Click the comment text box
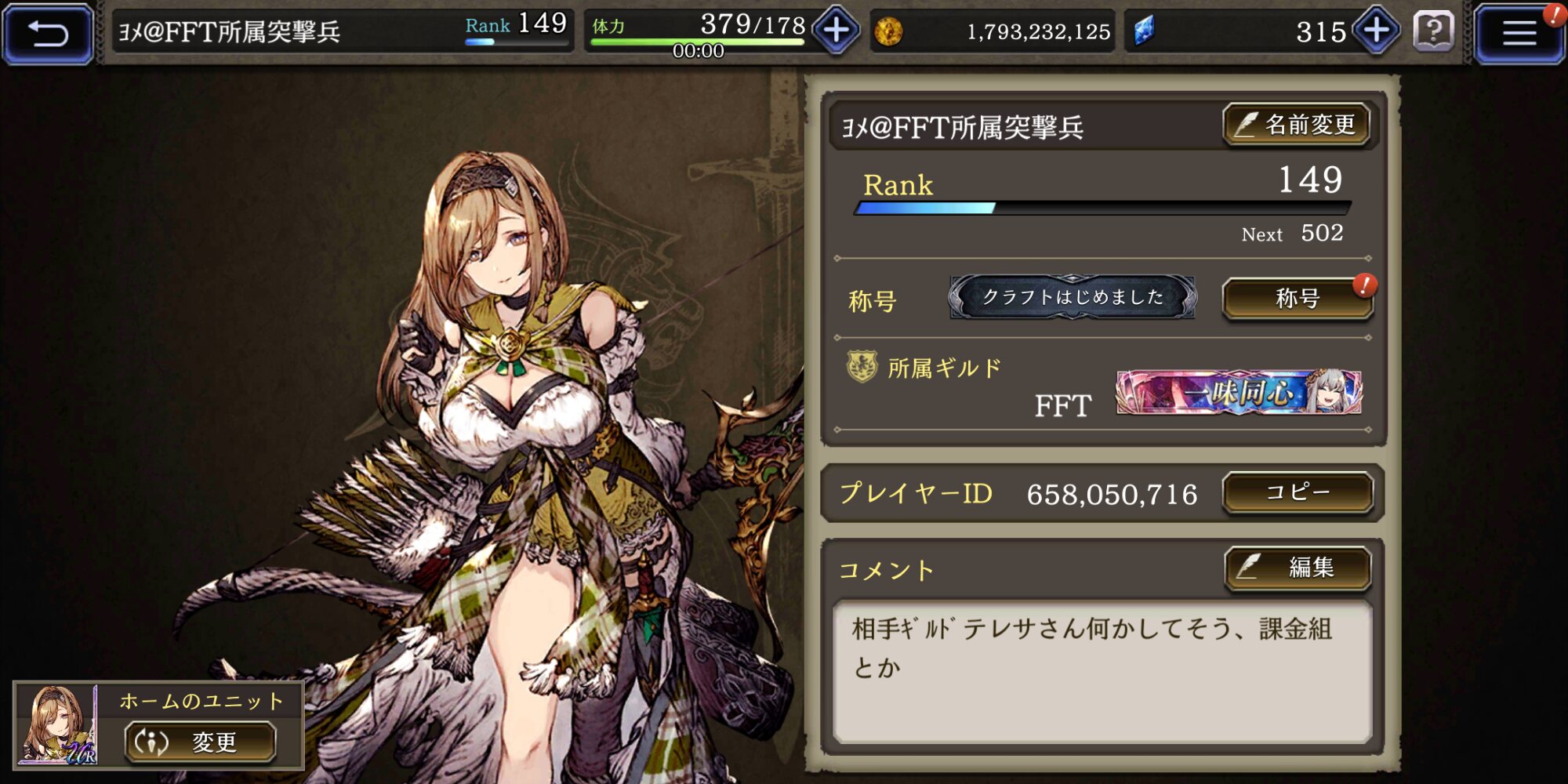Image resolution: width=1568 pixels, height=784 pixels. tap(1102, 671)
